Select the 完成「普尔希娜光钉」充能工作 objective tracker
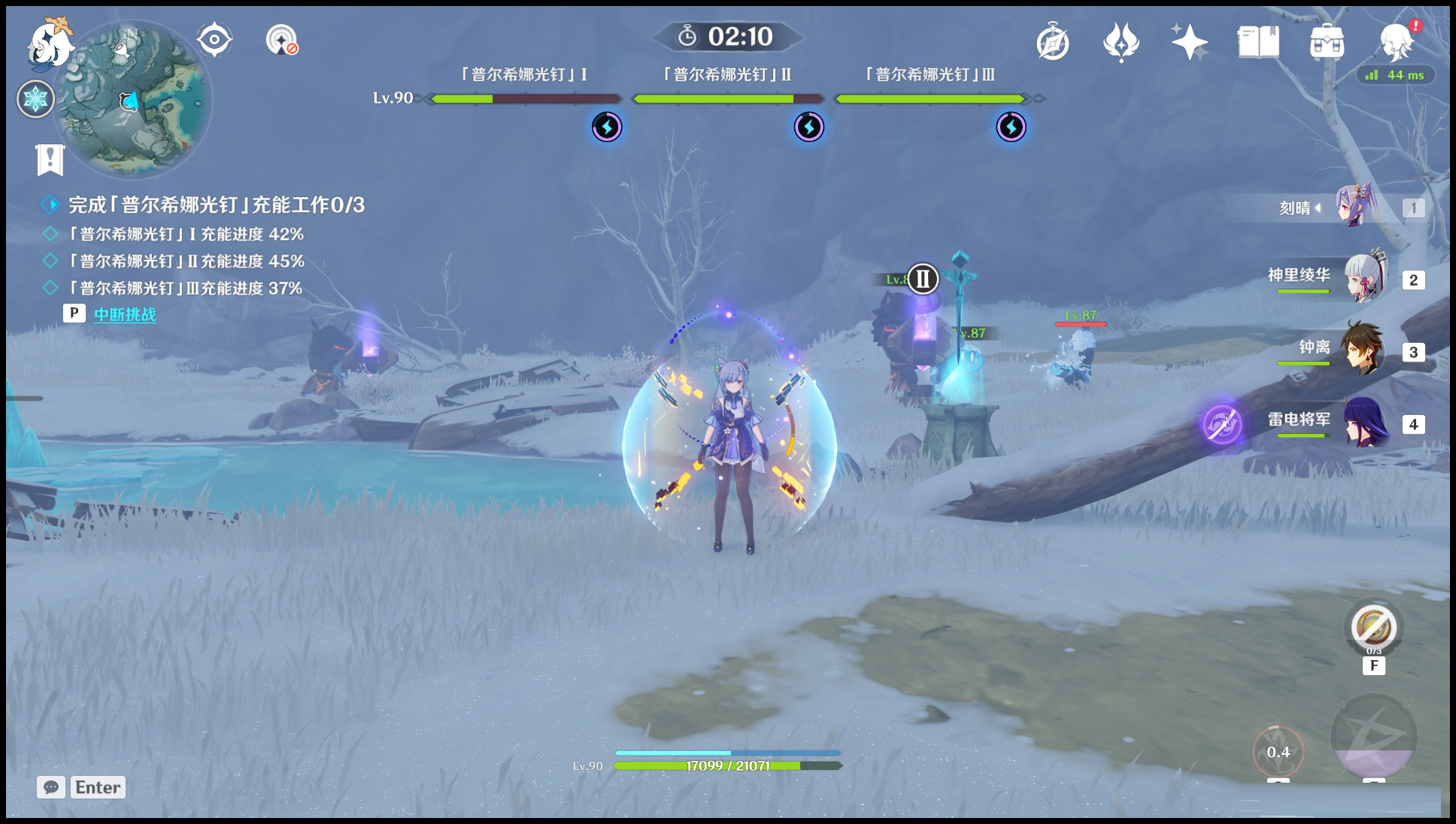1456x824 pixels. (217, 204)
